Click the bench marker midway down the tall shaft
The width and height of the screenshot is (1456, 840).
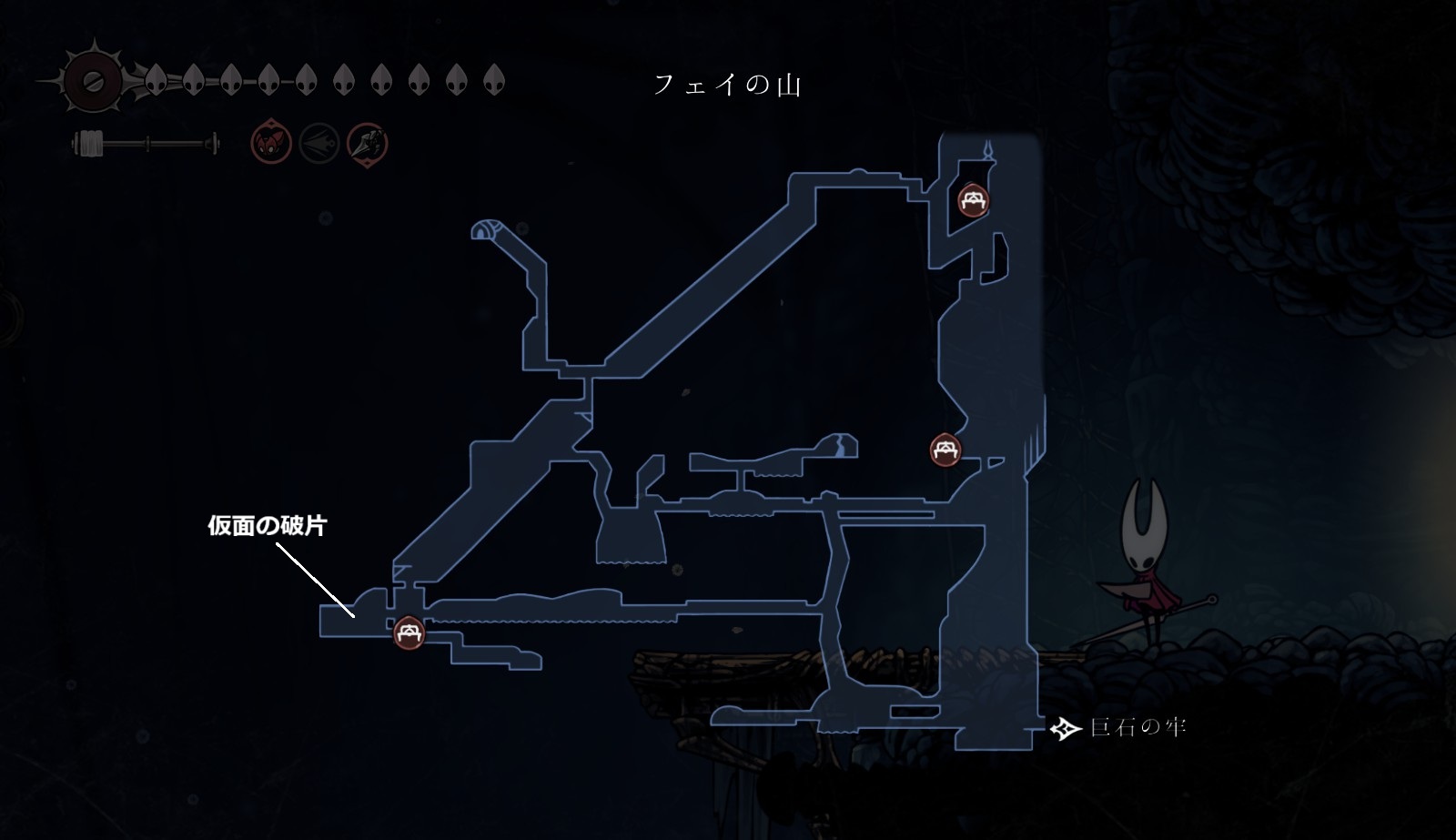[x=946, y=450]
